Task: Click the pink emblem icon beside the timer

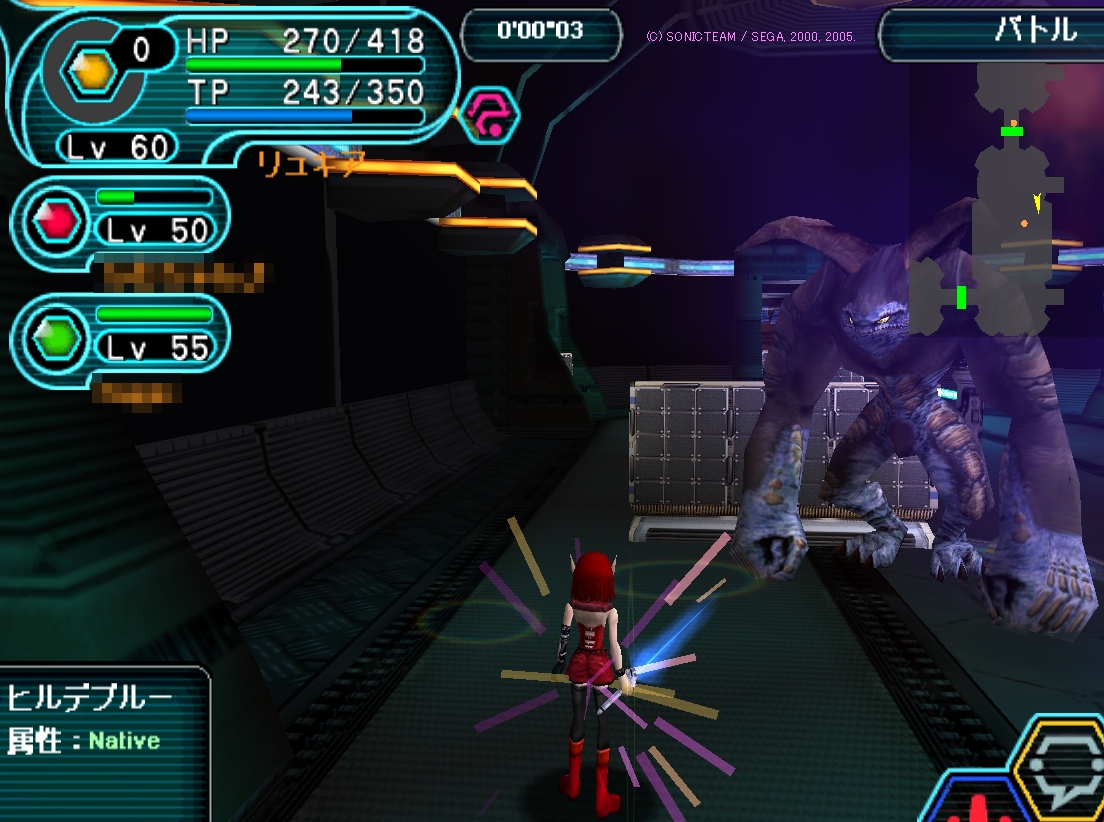Action: (x=492, y=113)
